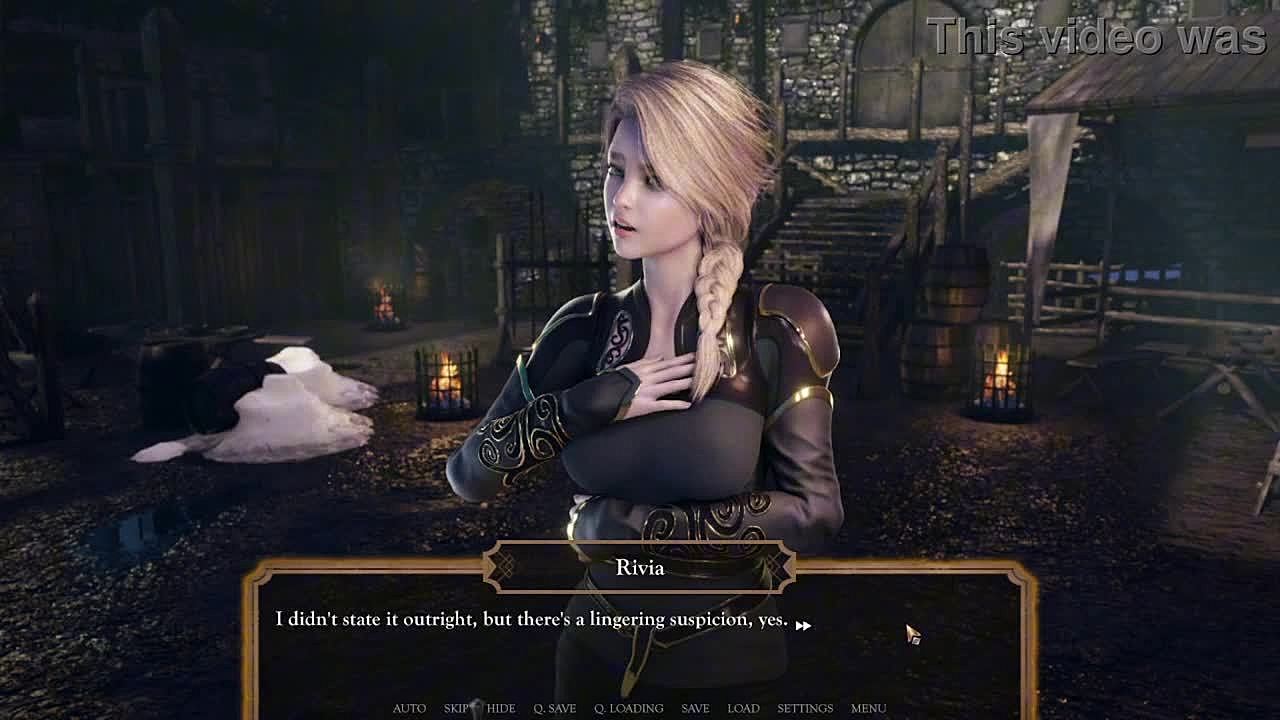
Task: Click the SKIP button
Action: (456, 708)
